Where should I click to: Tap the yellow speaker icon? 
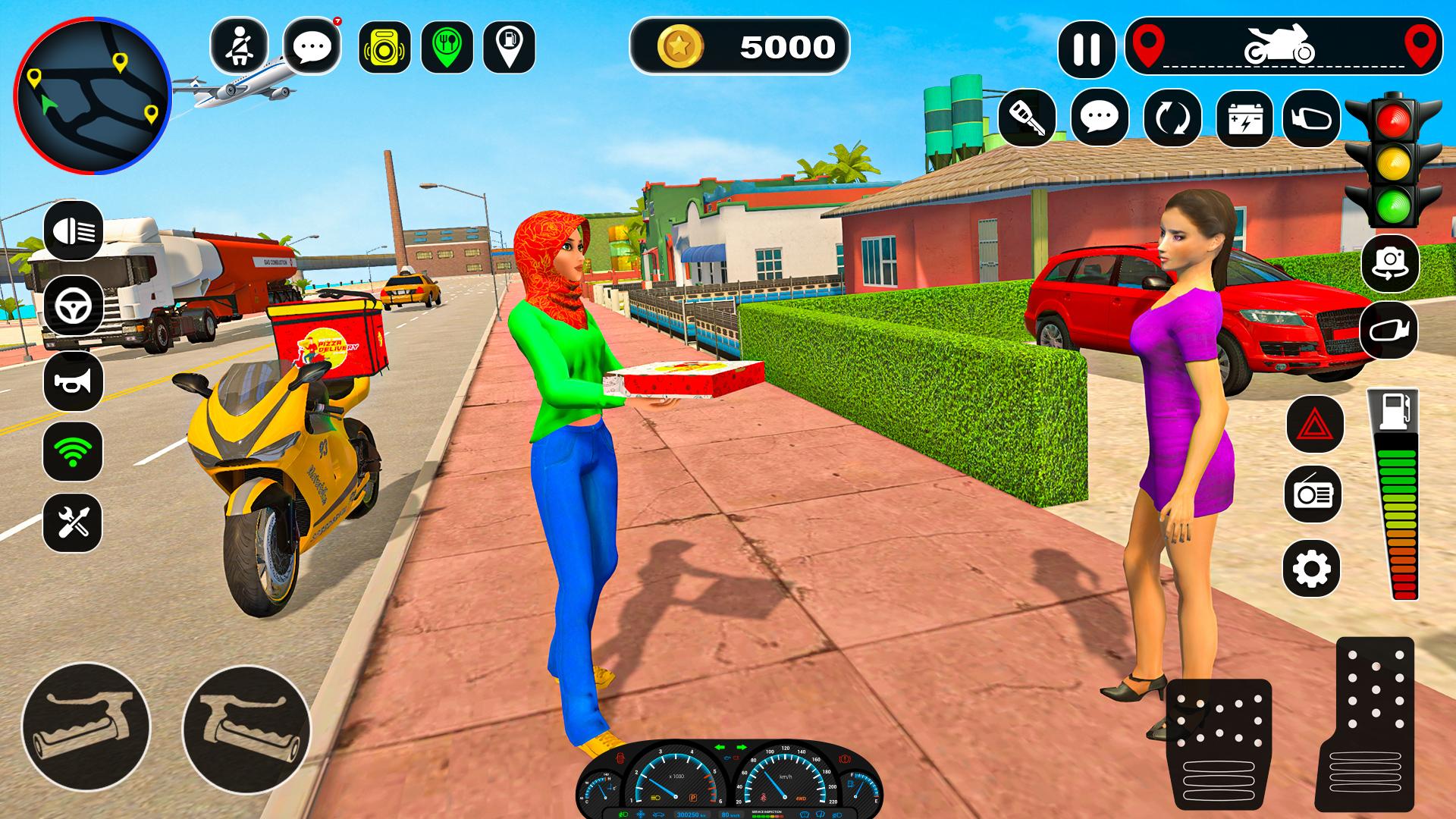point(384,47)
